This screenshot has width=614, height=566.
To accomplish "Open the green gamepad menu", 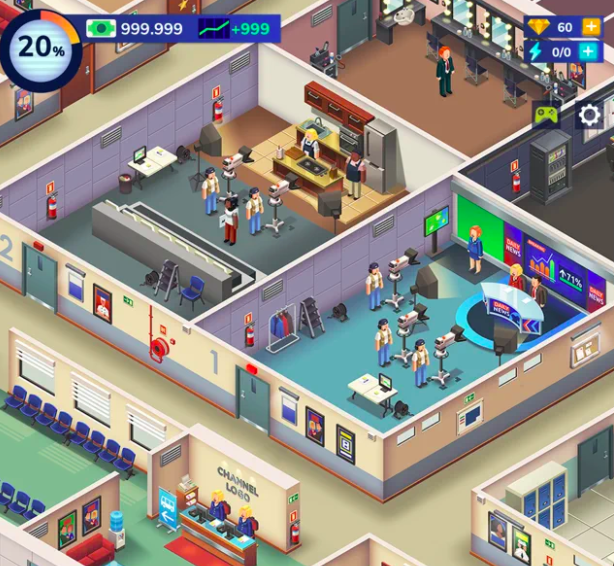I will point(546,115).
